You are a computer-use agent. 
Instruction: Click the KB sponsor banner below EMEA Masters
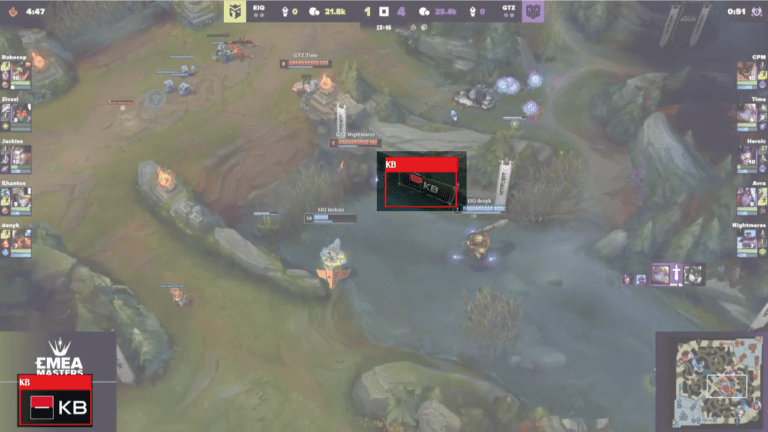(55, 401)
